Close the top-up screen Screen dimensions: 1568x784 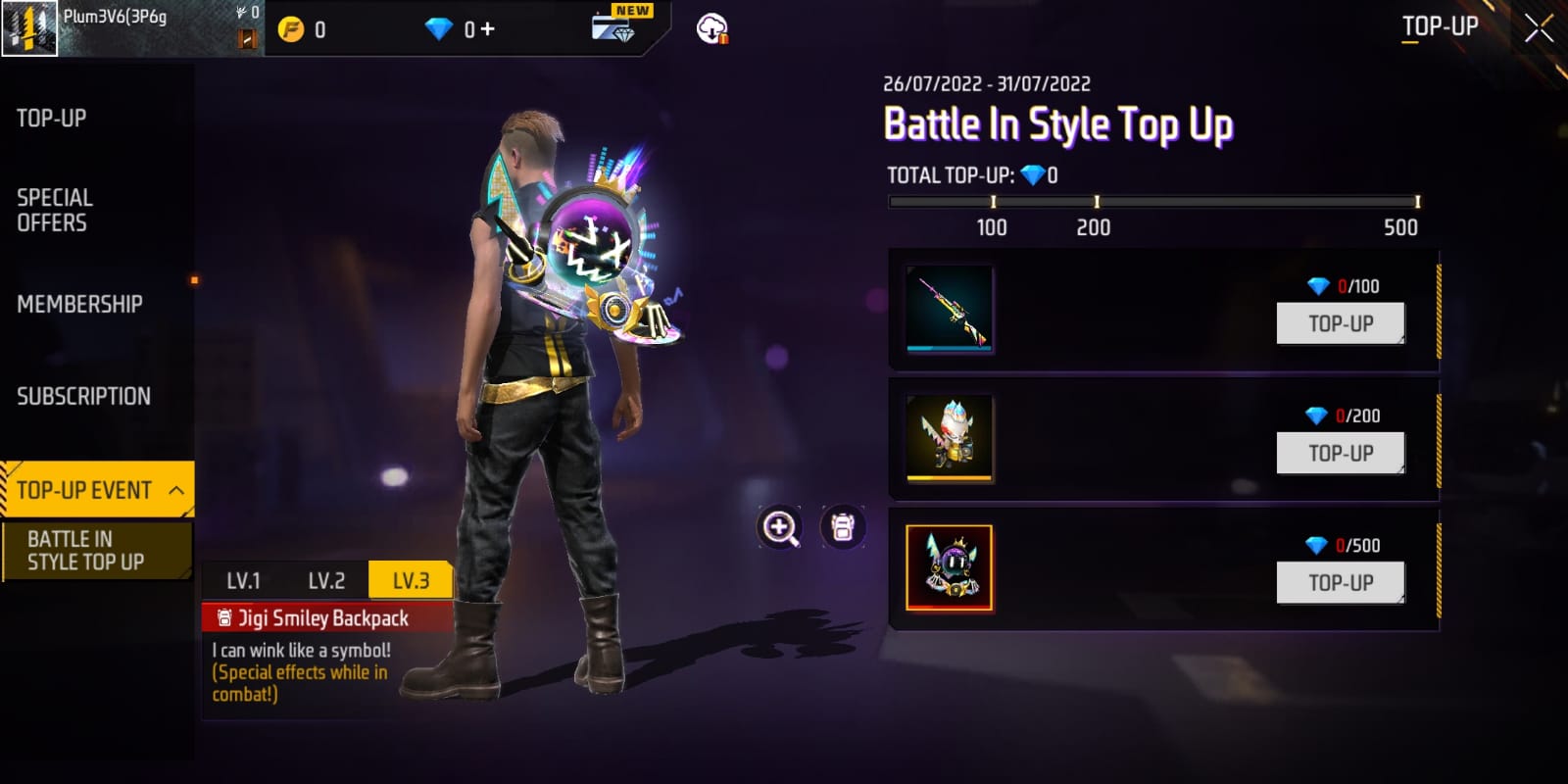click(1539, 28)
